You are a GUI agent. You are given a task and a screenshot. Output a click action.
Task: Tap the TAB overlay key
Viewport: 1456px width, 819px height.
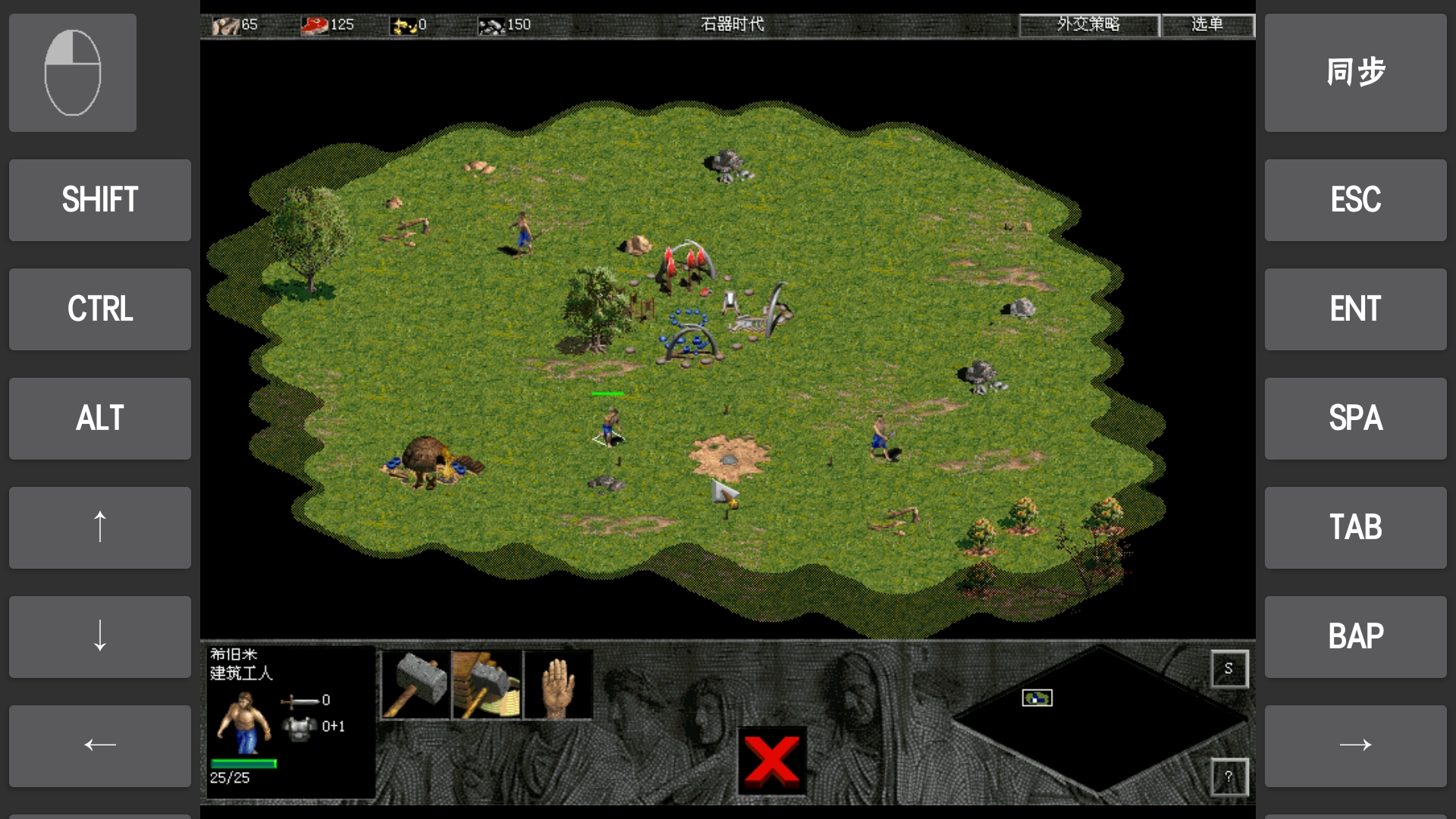[x=1355, y=528]
